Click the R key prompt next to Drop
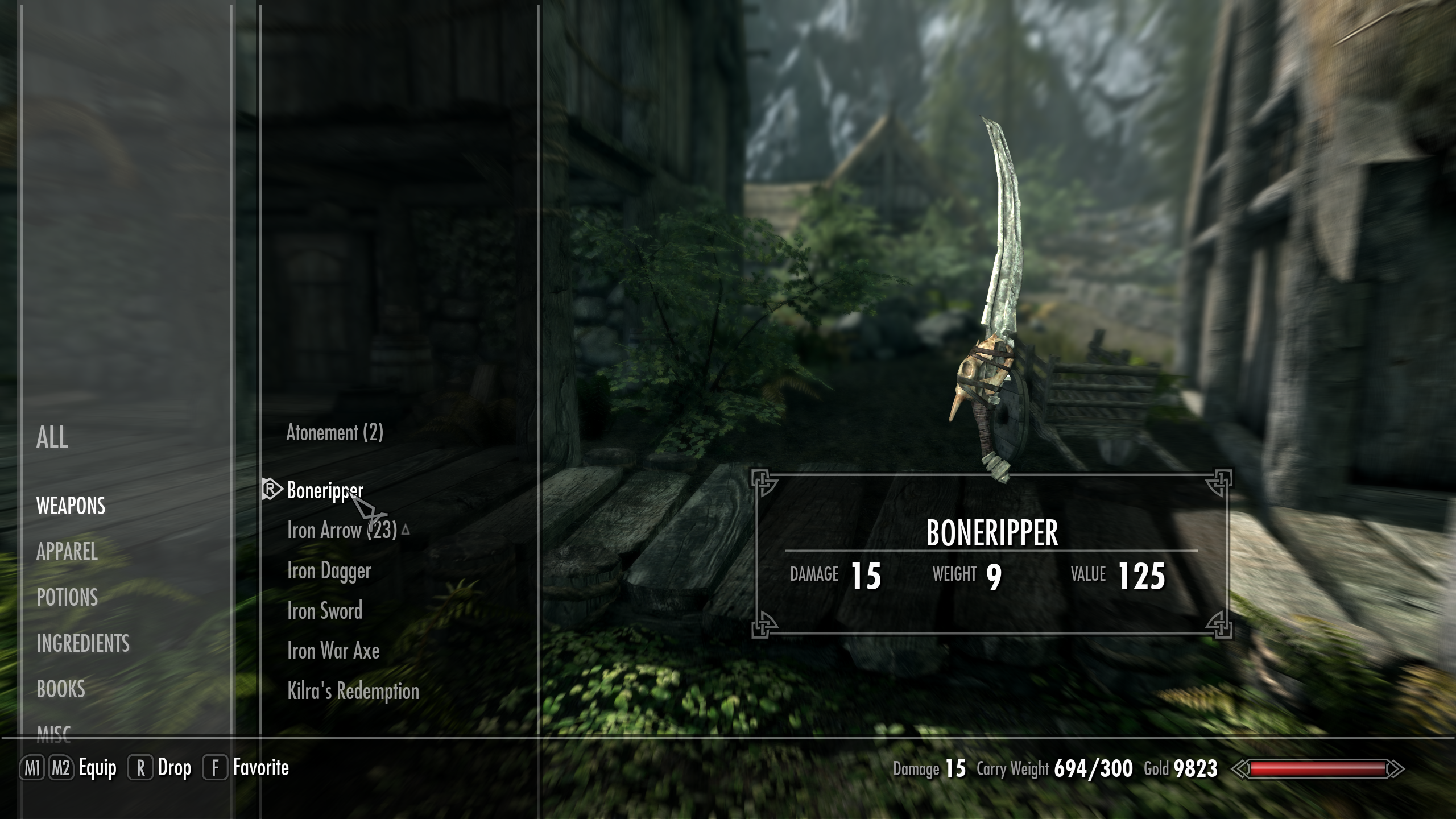The image size is (1456, 819). coord(142,767)
